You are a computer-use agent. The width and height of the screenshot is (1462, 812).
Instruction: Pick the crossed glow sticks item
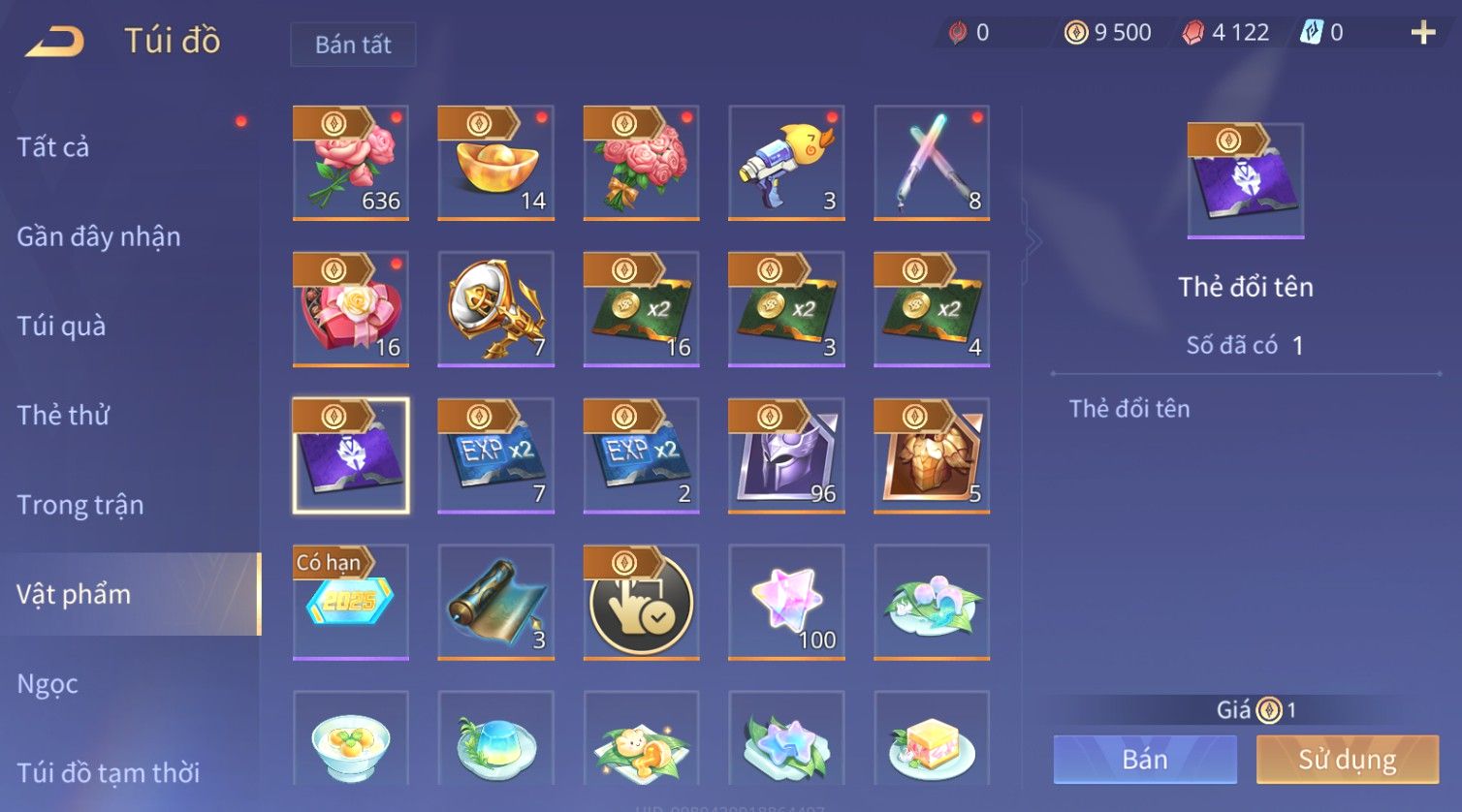[x=932, y=163]
